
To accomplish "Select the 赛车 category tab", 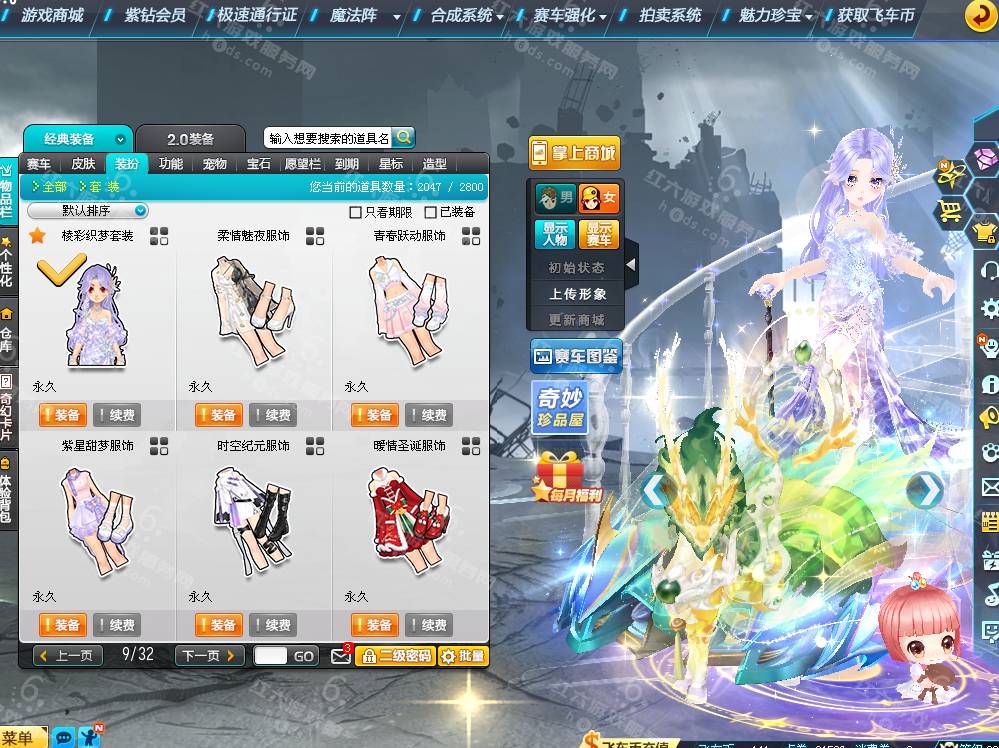I will [39, 164].
